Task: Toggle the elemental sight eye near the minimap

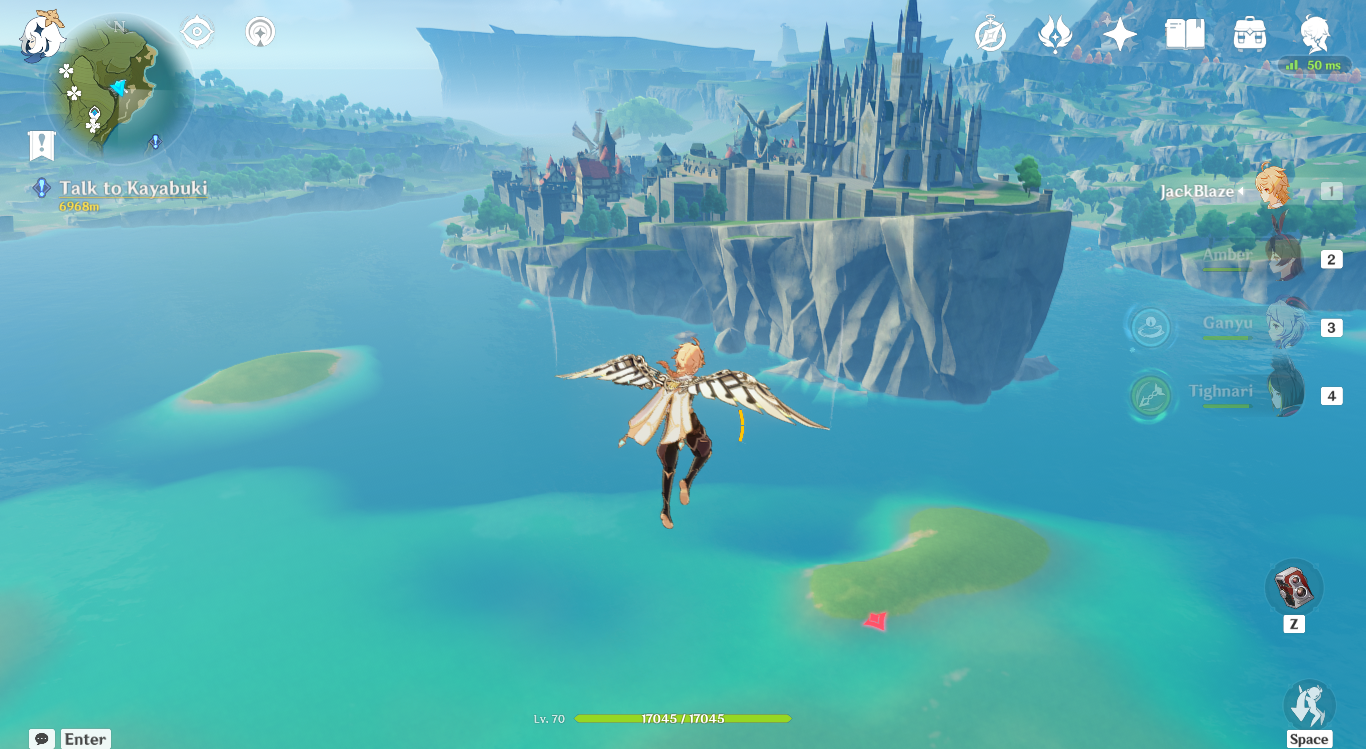Action: coord(196,31)
